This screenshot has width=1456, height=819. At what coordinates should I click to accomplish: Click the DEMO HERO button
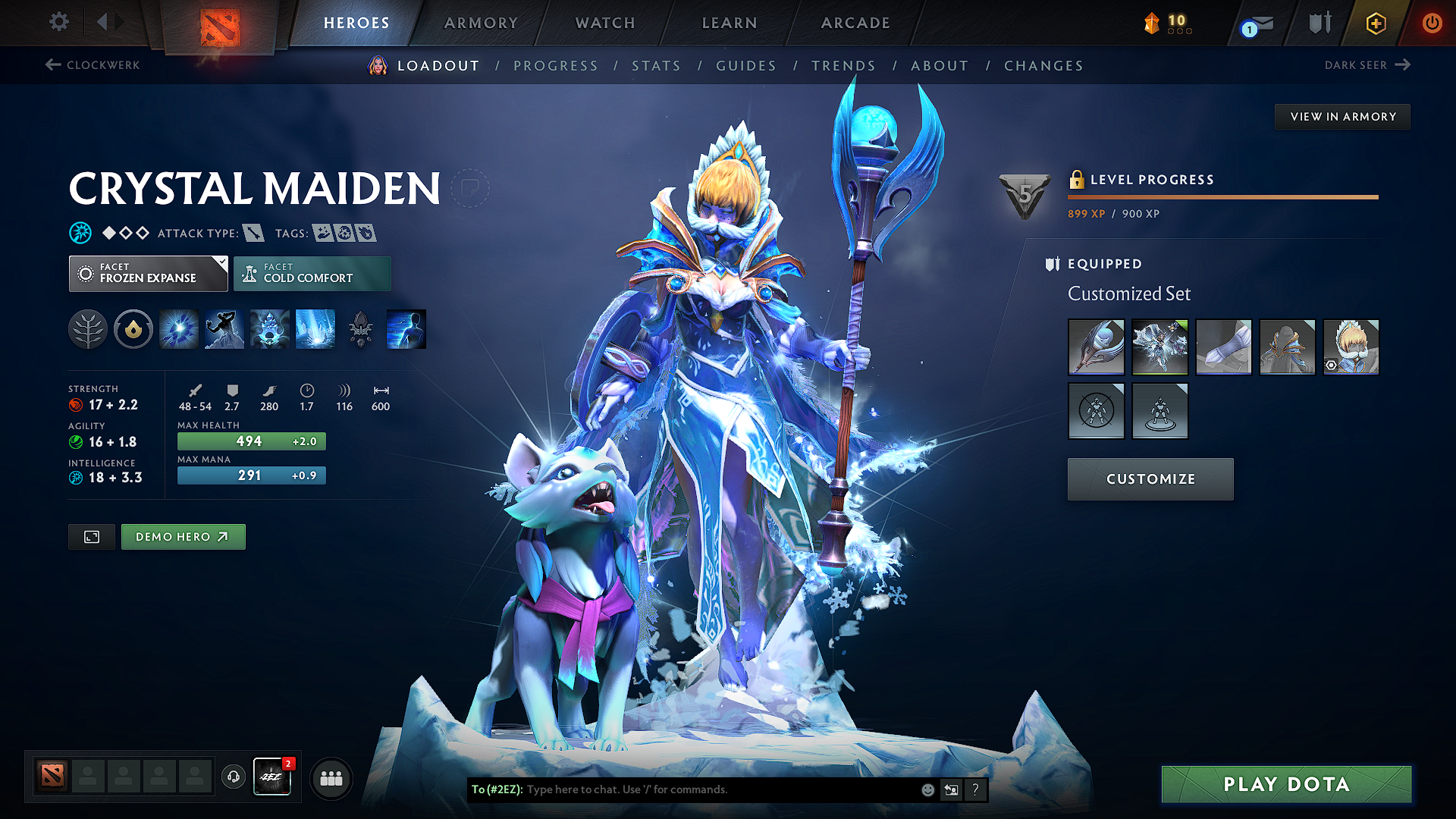click(183, 536)
